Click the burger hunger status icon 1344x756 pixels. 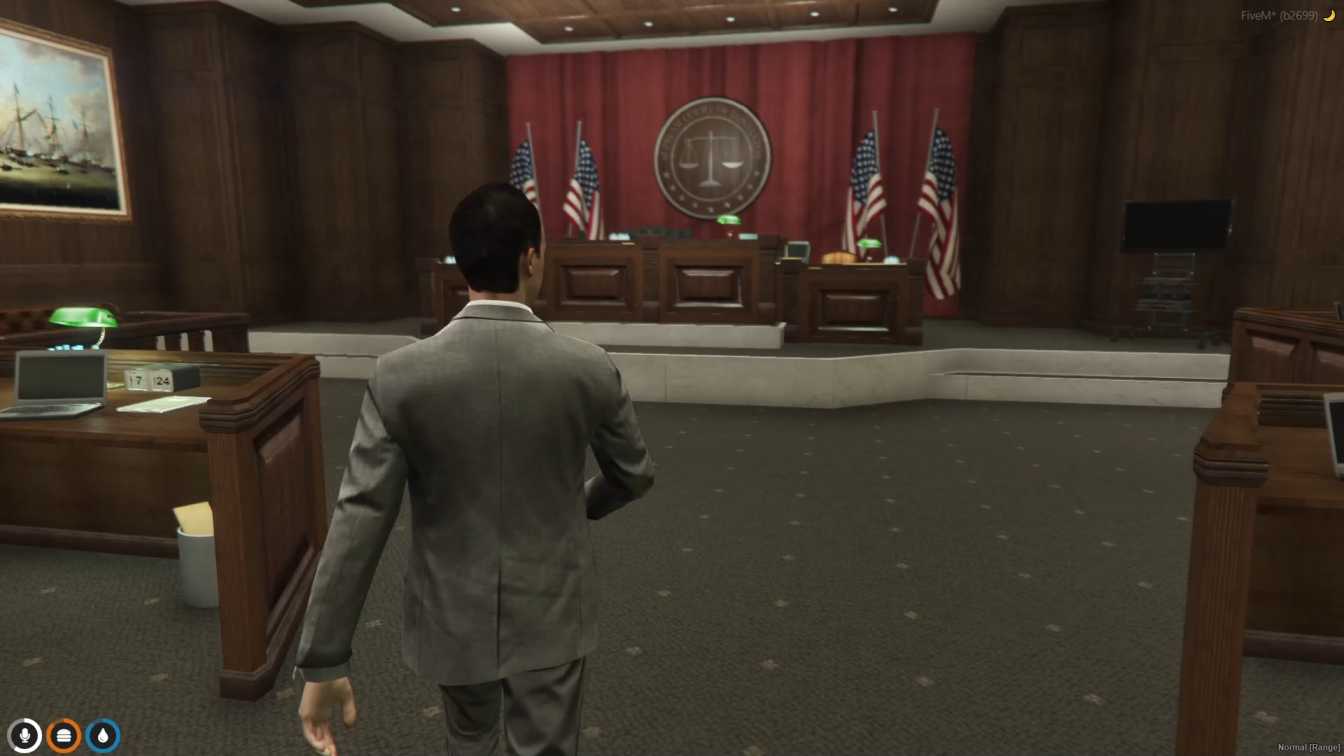pyautogui.click(x=63, y=736)
